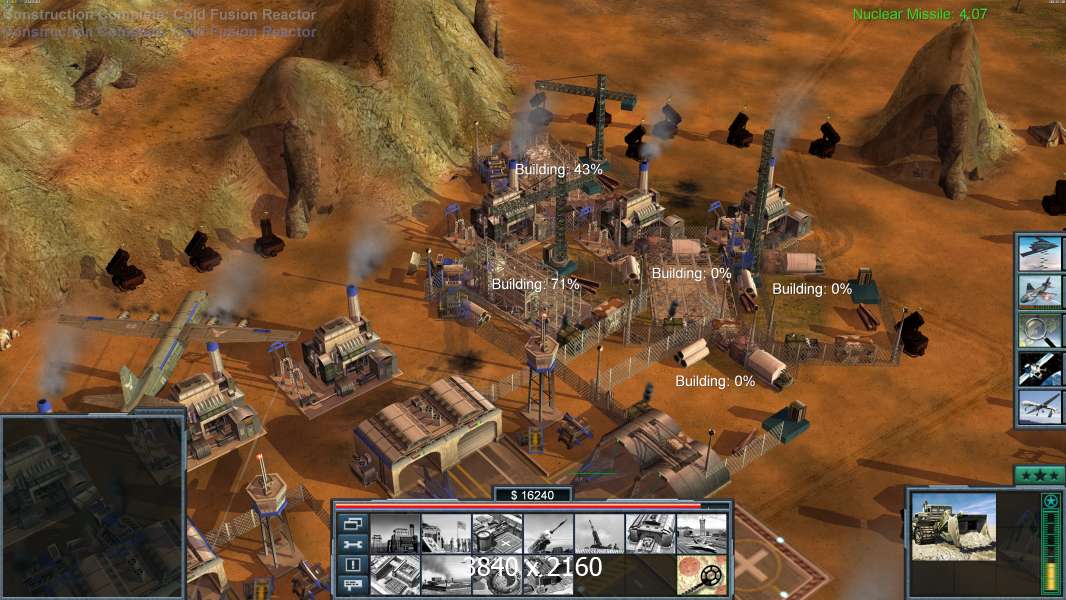Click the wrench button on command bar
Screen dimensions: 1066x600
(351, 544)
